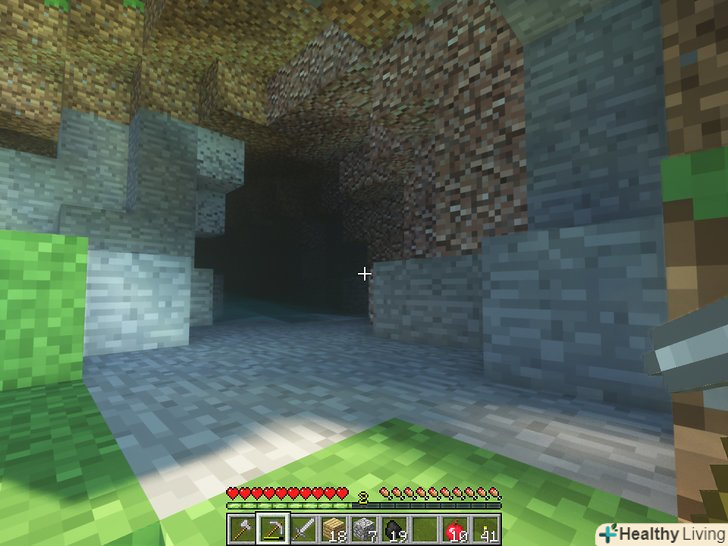The height and width of the screenshot is (546, 728).
Task: Choose the sword hotbar slot
Action: point(303,527)
